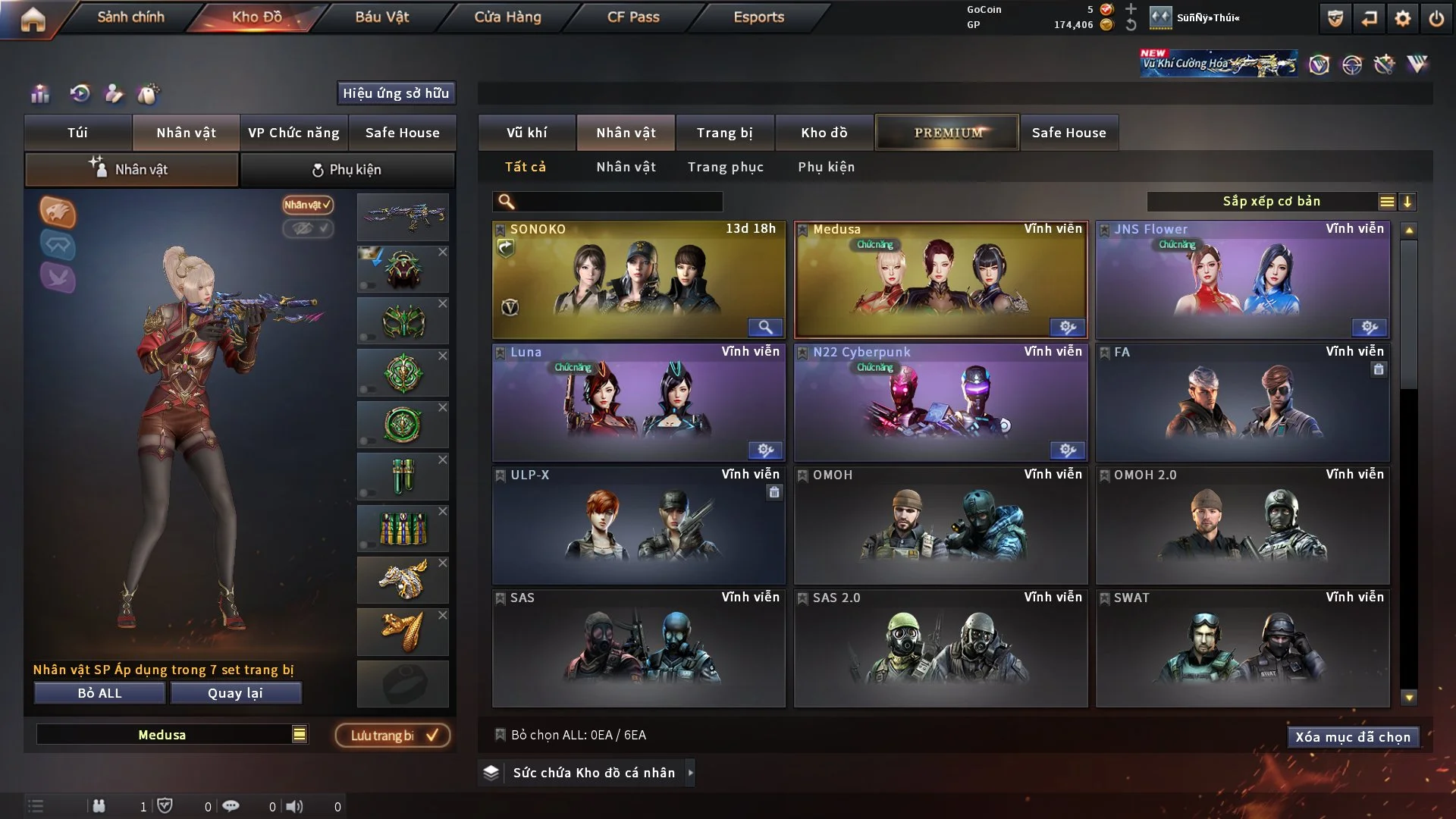
Task: Click the inventory search field
Action: [x=618, y=202]
